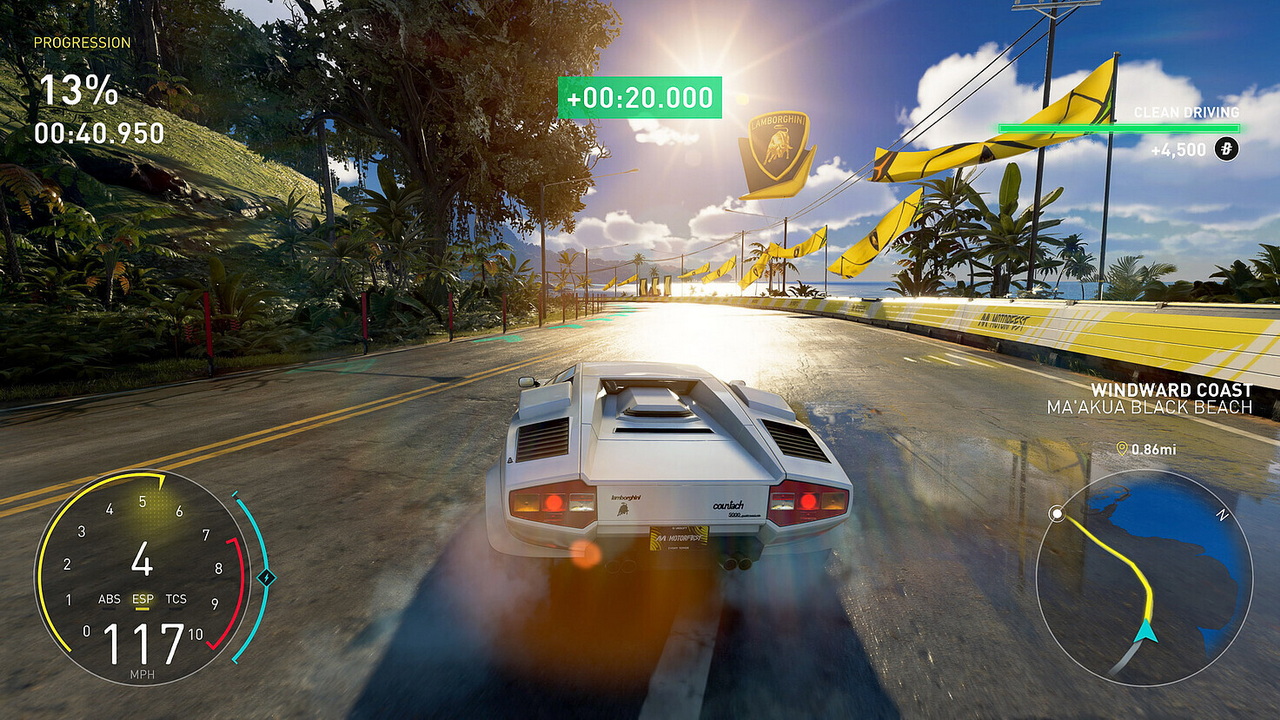The image size is (1280, 720).
Task: Click the nitro diamond icon beside speedometer
Action: click(265, 577)
